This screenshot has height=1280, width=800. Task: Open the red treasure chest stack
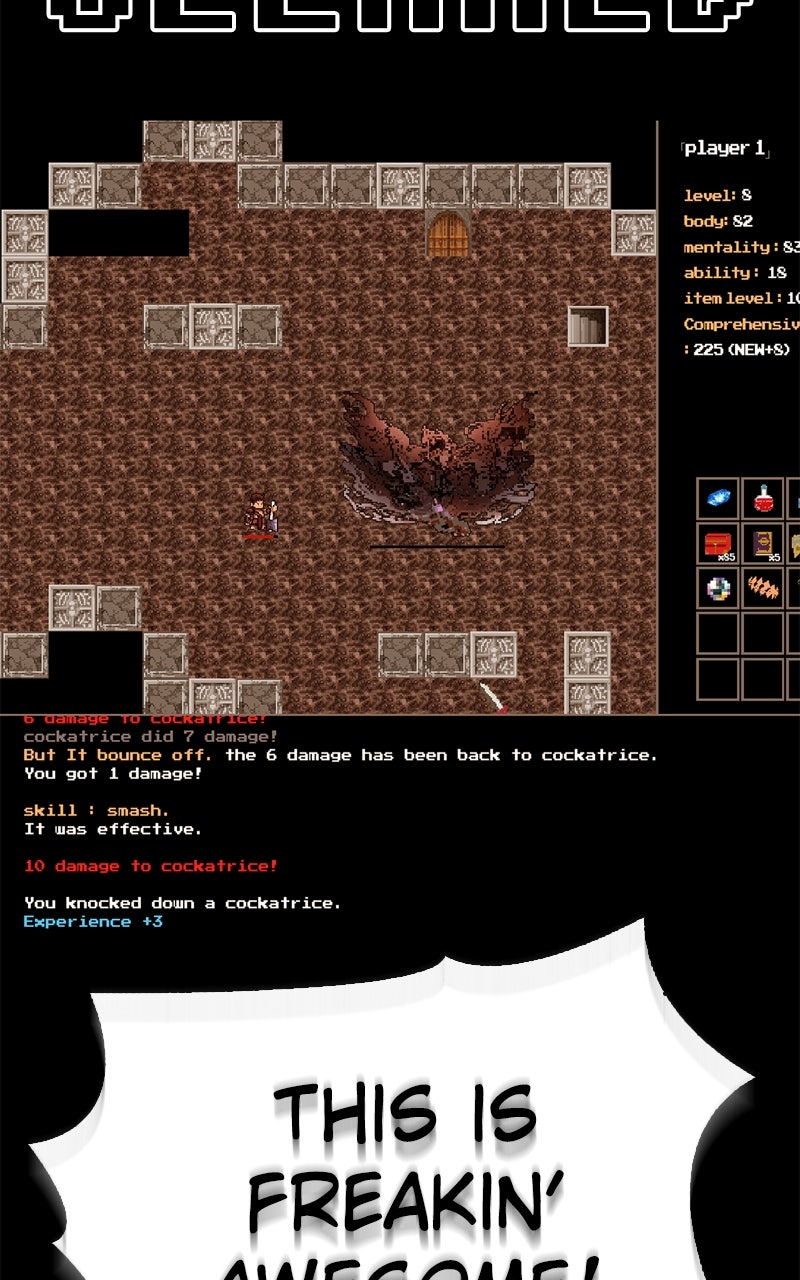coord(718,544)
